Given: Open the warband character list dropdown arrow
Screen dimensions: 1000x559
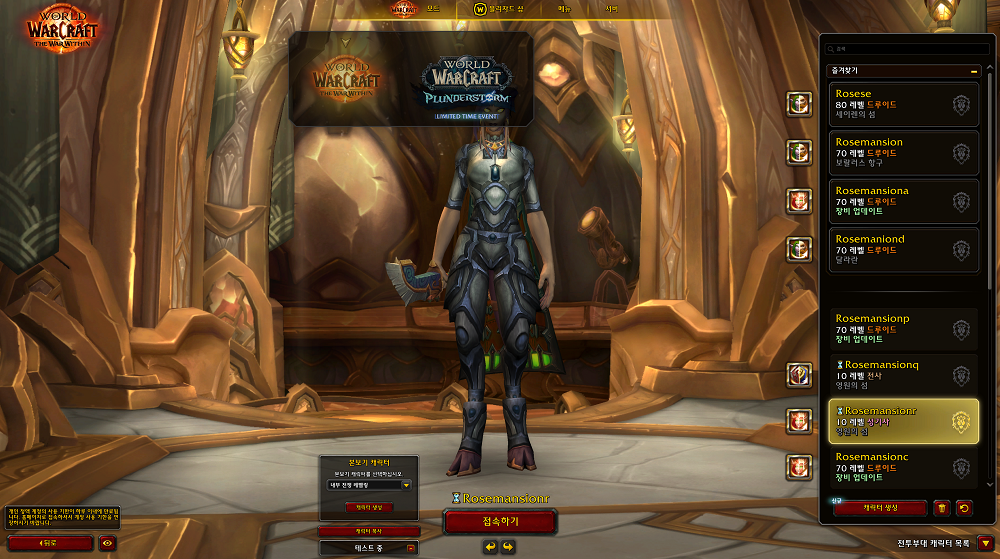Looking at the screenshot, I should pos(986,543).
